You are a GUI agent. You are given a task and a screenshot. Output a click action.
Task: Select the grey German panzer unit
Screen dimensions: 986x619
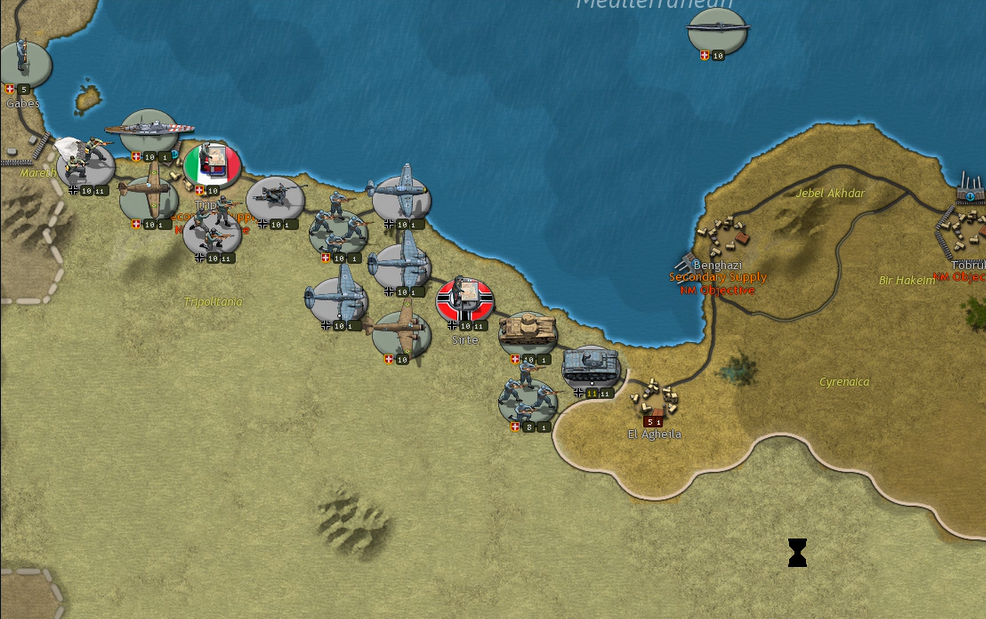pos(590,367)
